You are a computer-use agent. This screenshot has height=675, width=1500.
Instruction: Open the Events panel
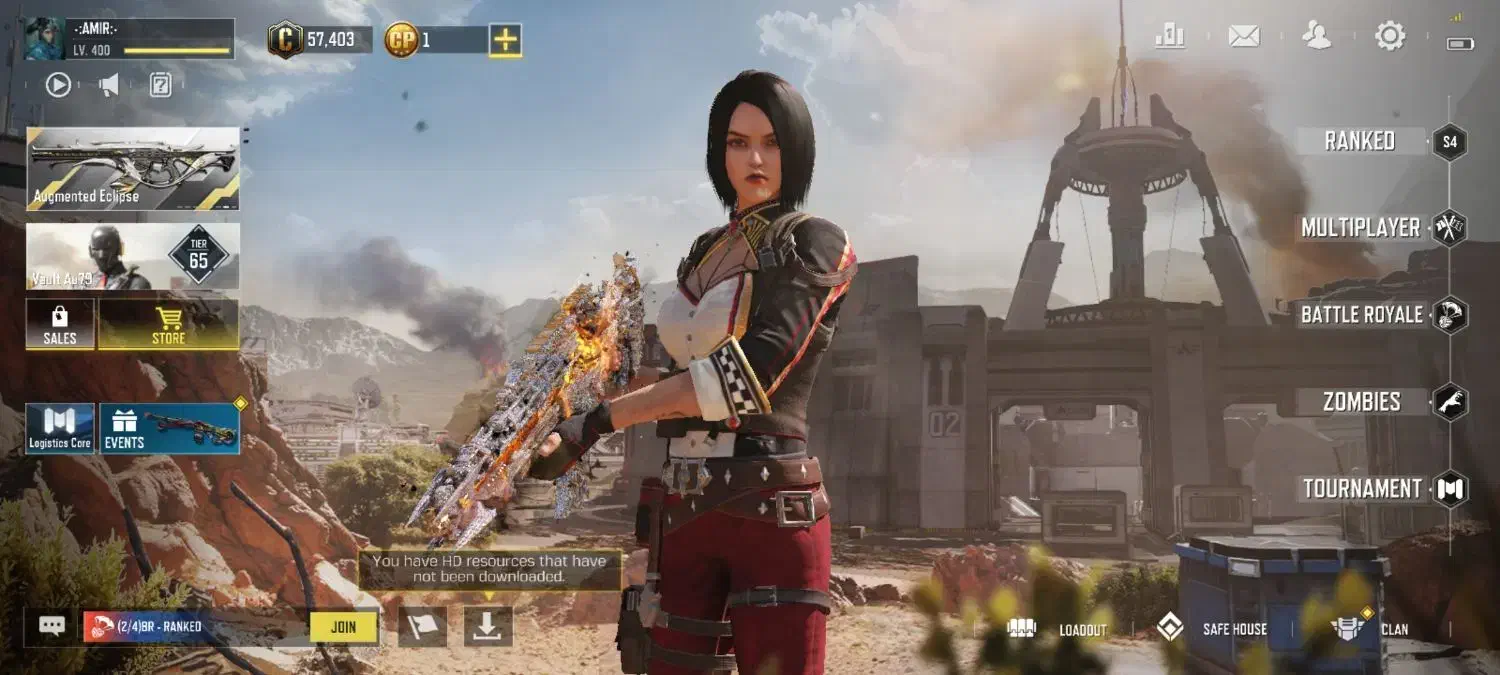(x=169, y=428)
